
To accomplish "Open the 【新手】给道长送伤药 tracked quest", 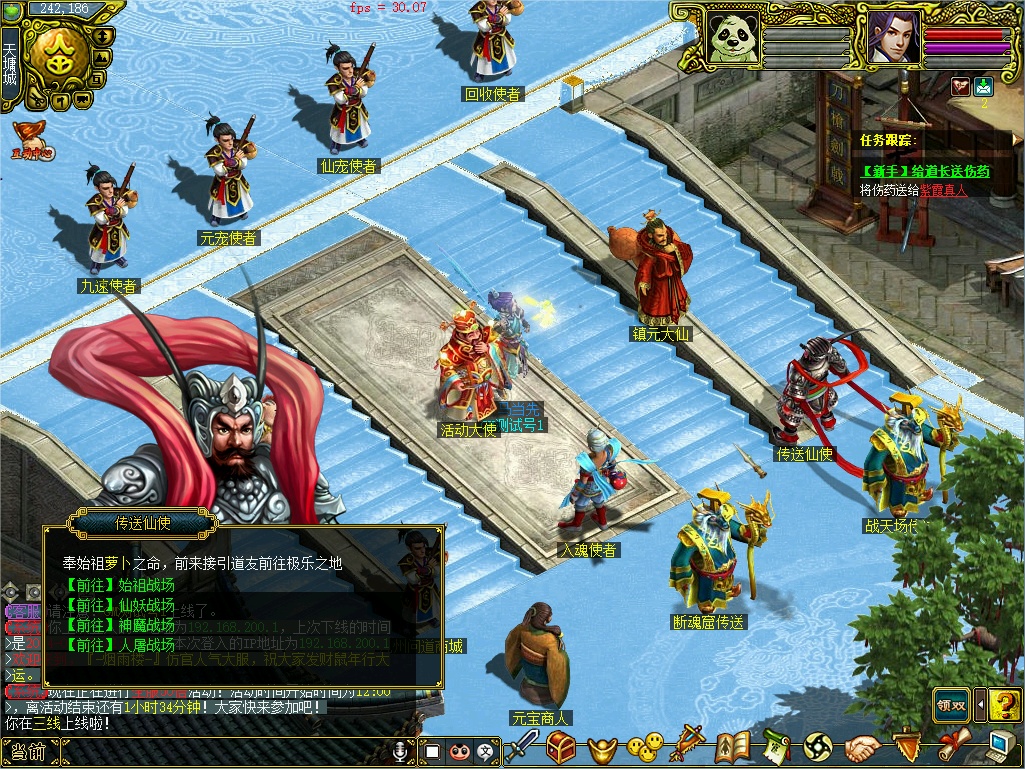I will pos(925,171).
